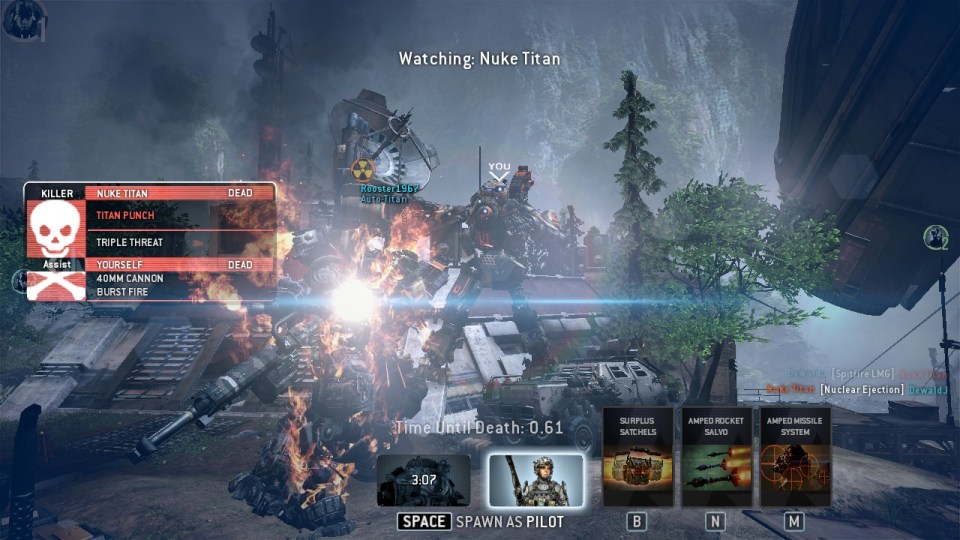Select the Surplus Satchels burn card
960x540 pixels.
pos(638,456)
